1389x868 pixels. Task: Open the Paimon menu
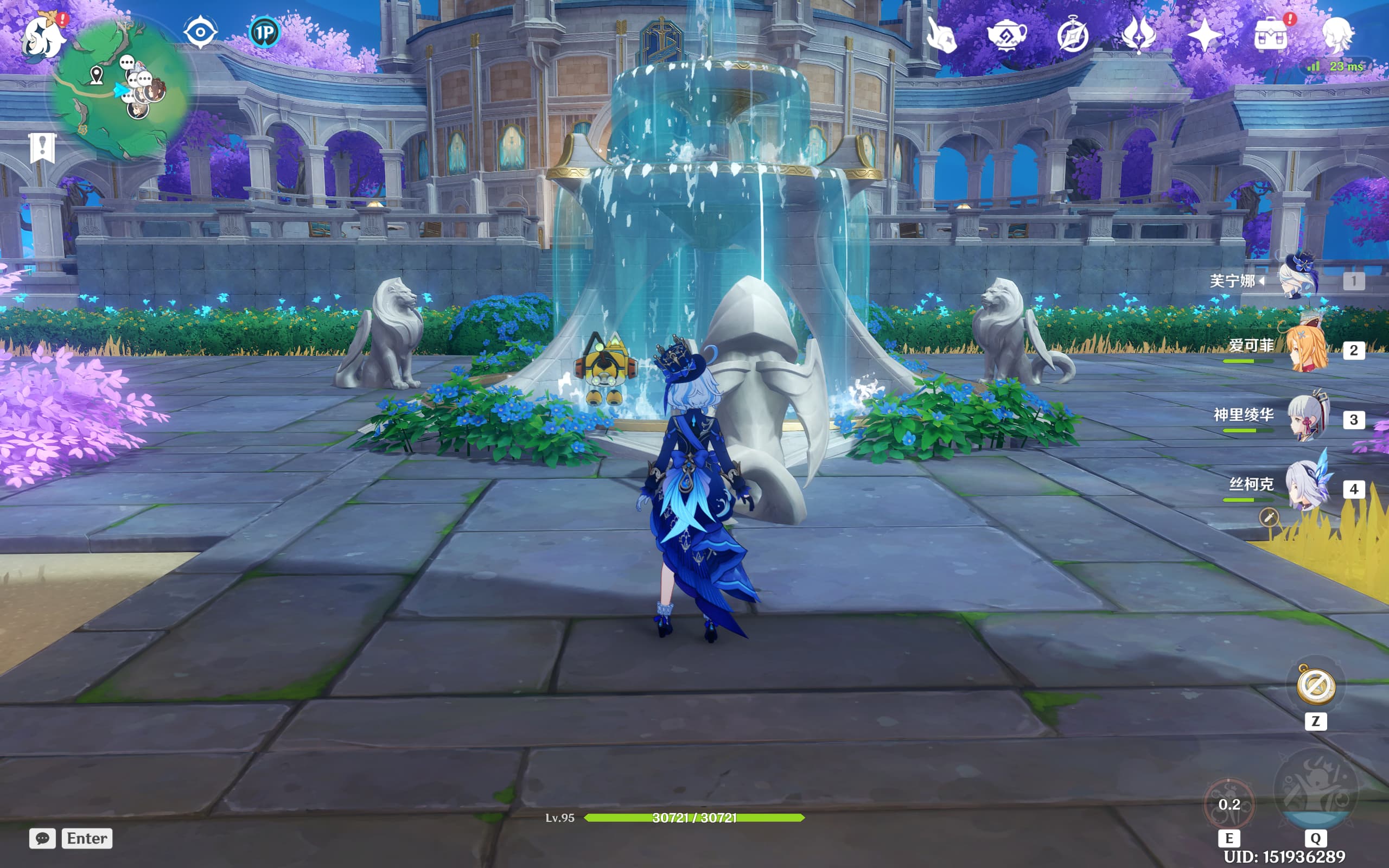click(42, 36)
